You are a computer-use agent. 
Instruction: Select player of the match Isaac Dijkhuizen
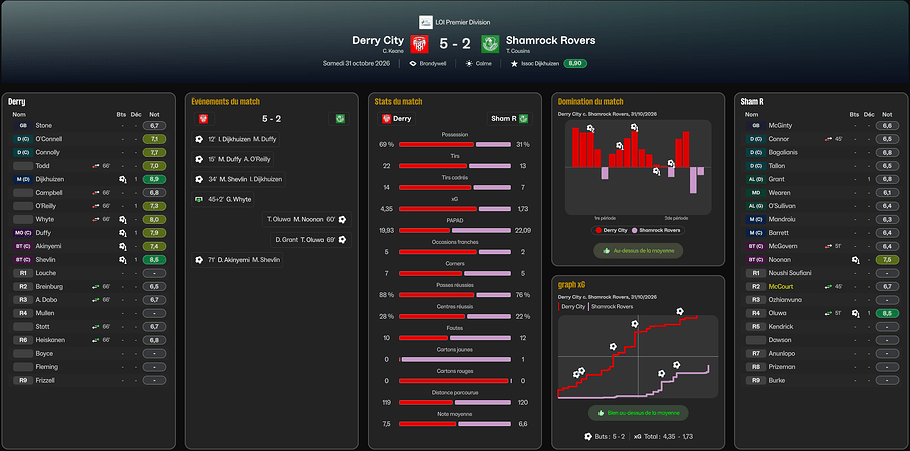(x=541, y=63)
